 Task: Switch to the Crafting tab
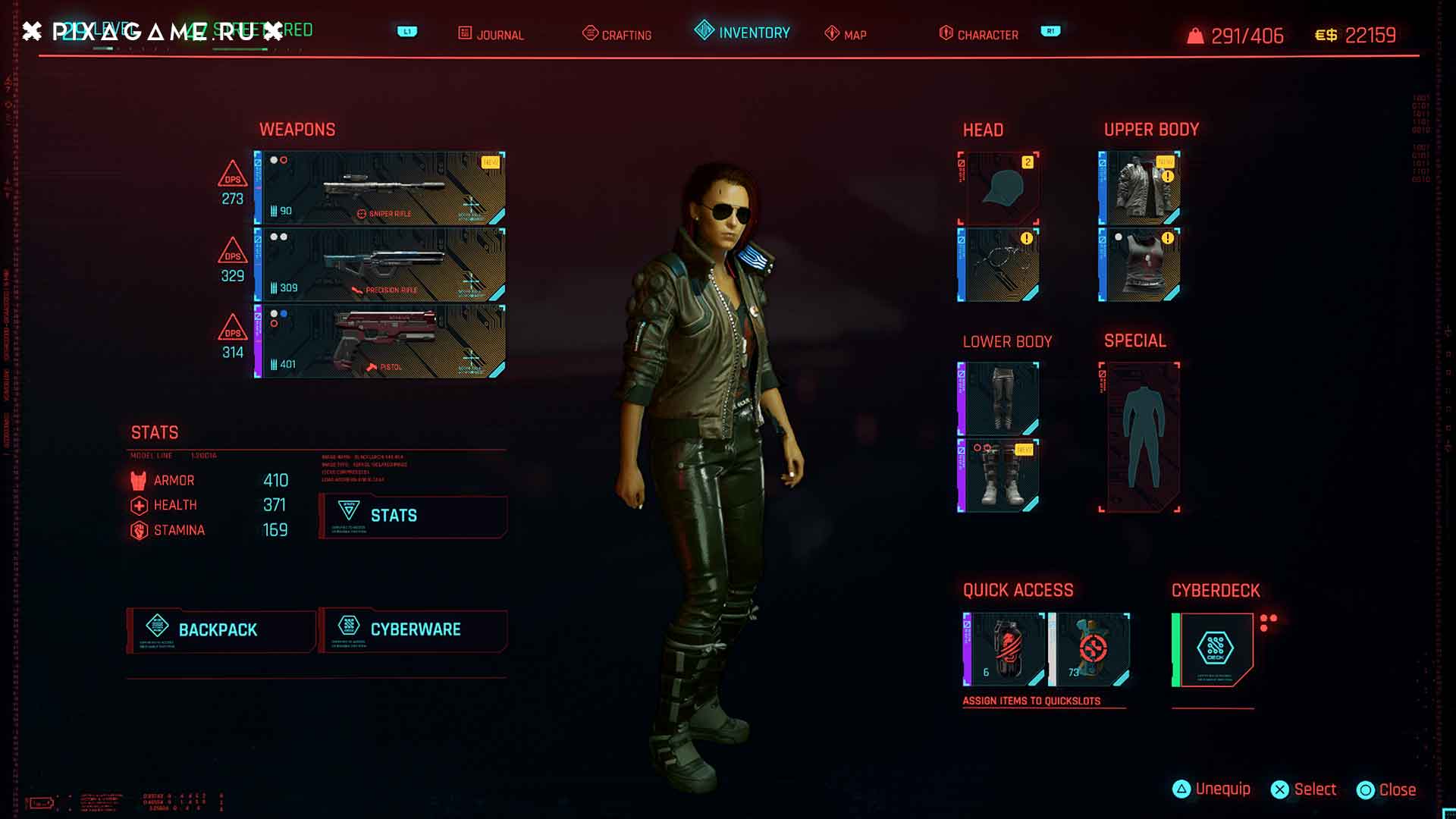click(x=617, y=34)
